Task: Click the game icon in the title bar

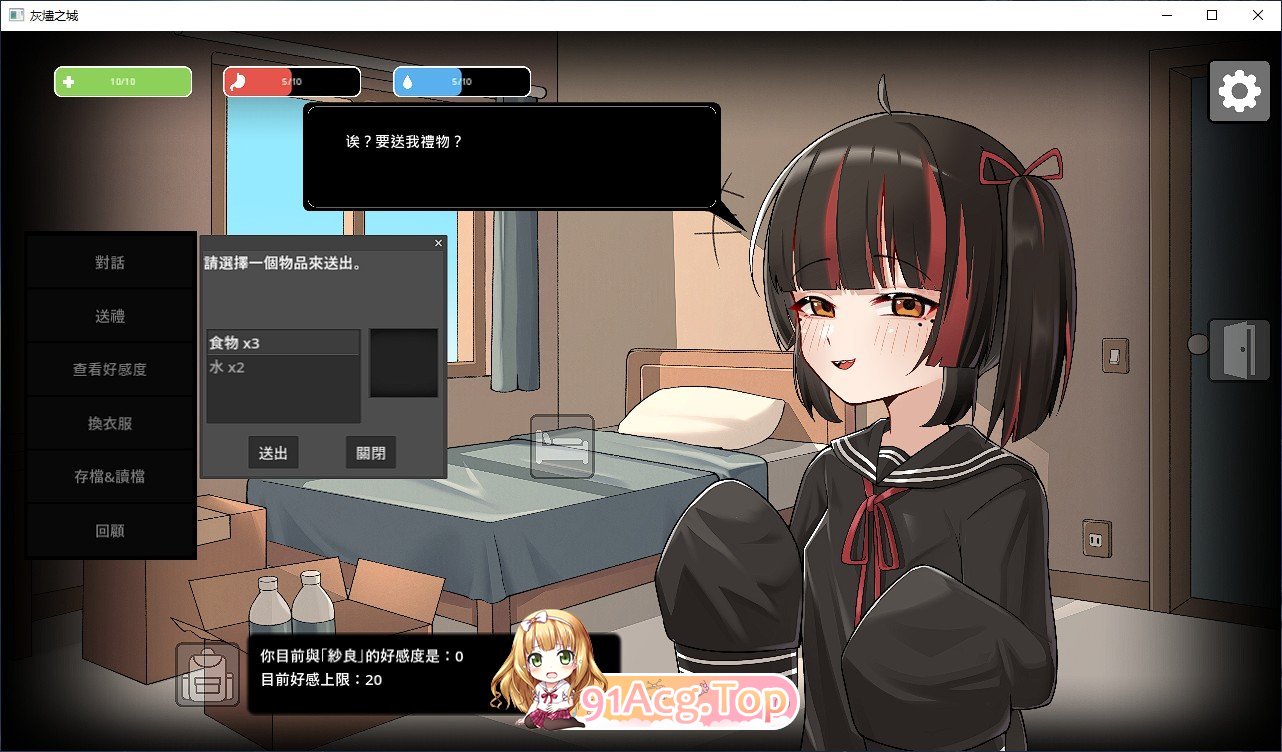Action: (15, 15)
